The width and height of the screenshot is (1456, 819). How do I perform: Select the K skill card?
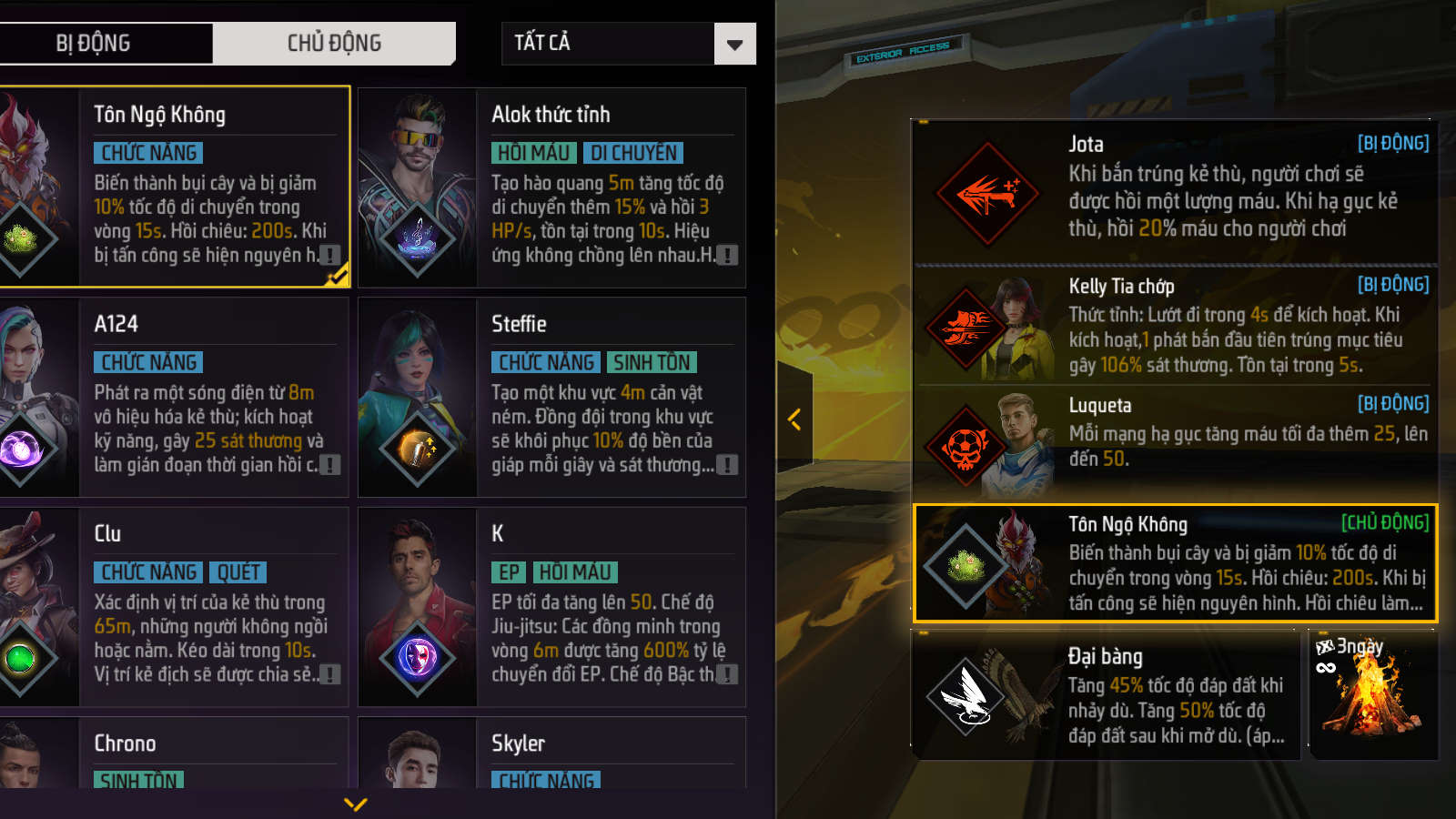click(x=551, y=606)
